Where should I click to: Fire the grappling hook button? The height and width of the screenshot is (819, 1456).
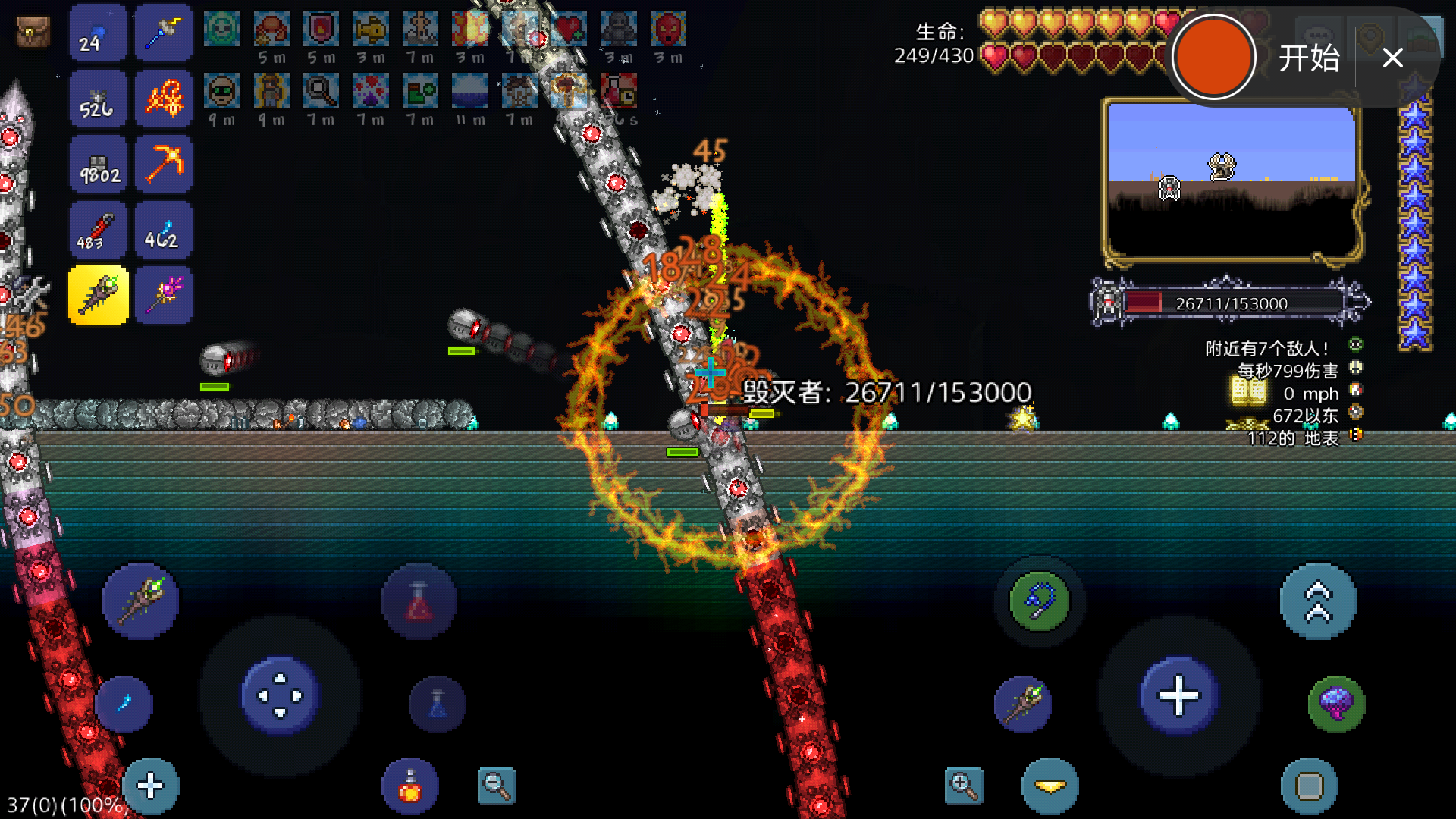click(1040, 601)
